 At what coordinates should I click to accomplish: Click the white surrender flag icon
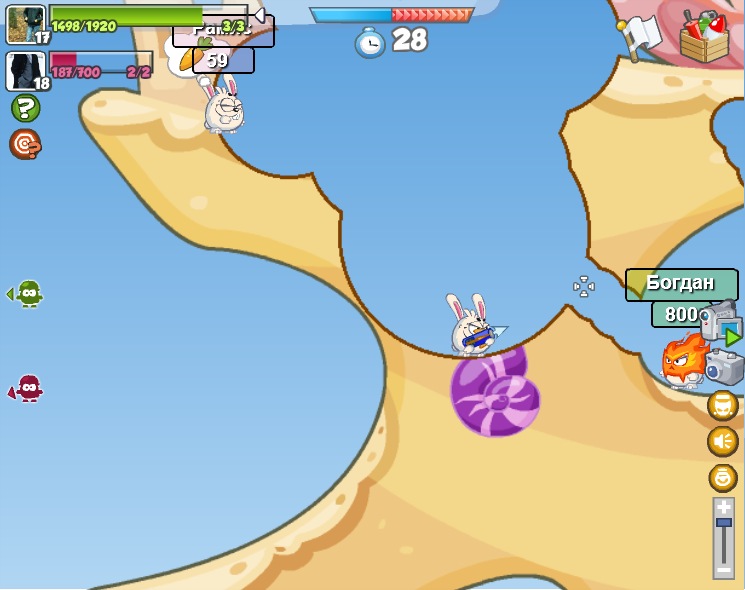[640, 37]
